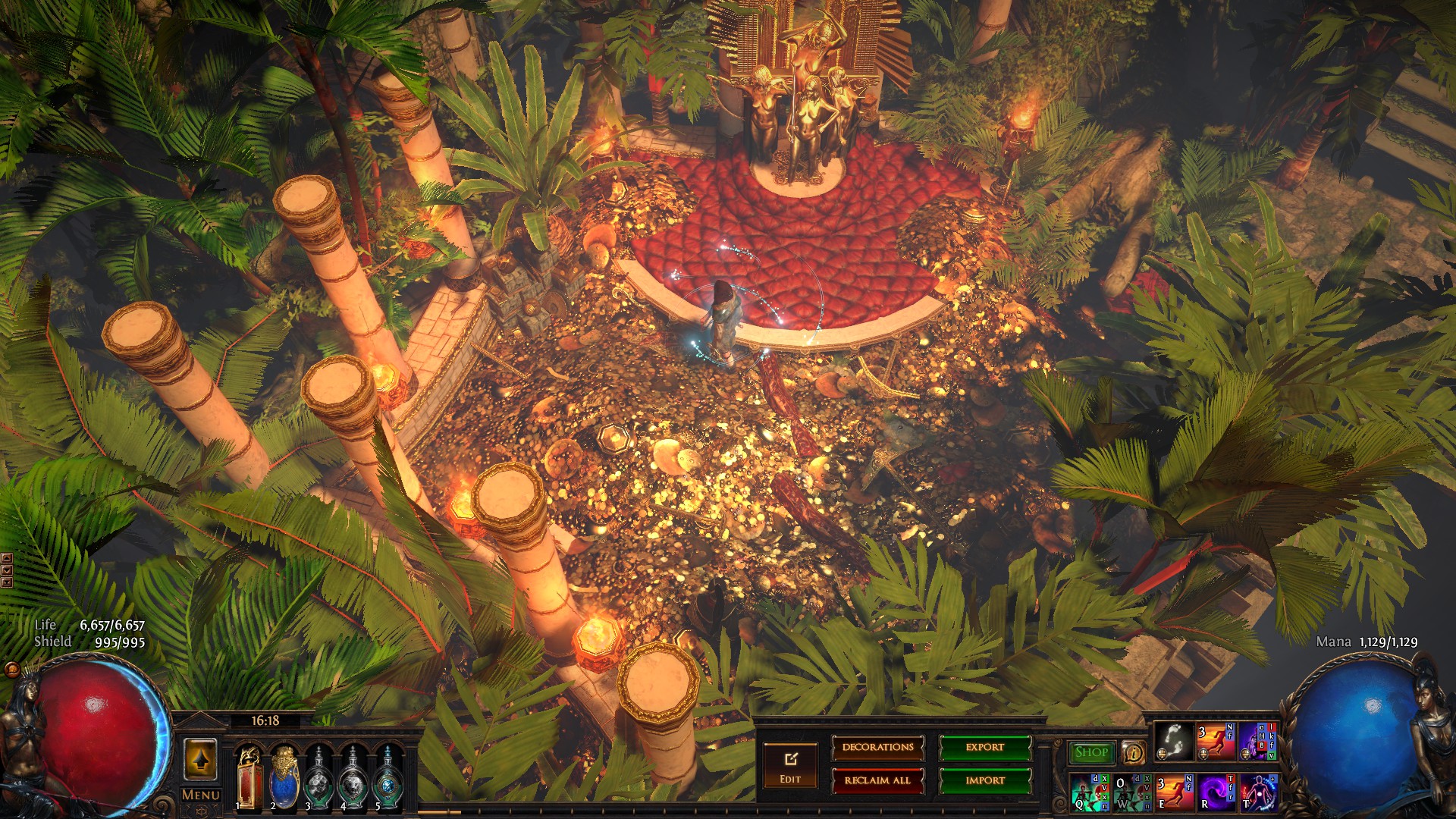The width and height of the screenshot is (1456, 819).
Task: Activate the running figure skill bound to E
Action: [x=1173, y=792]
